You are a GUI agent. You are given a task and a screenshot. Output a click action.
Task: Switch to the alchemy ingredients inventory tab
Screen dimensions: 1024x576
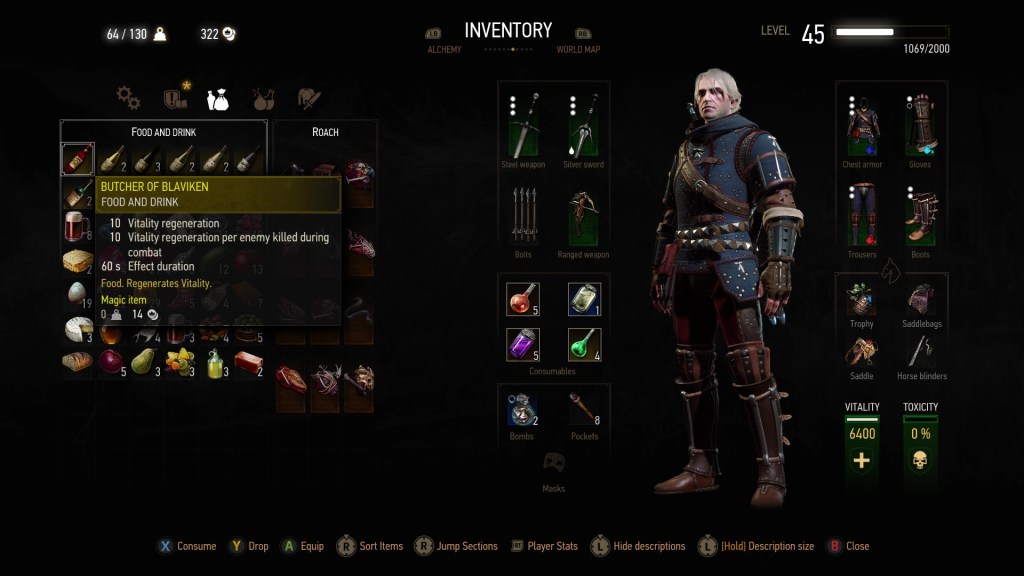tap(264, 98)
